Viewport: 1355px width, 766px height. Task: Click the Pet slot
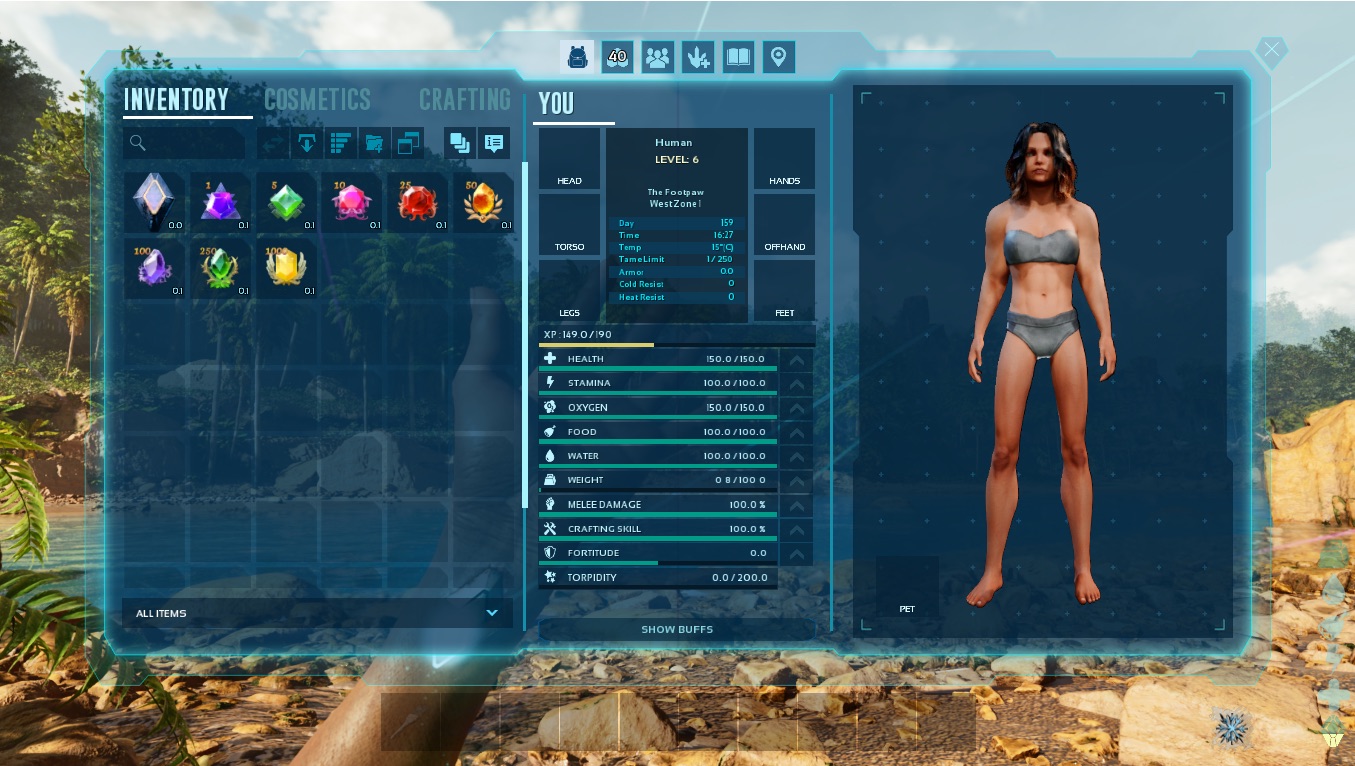pos(907,586)
